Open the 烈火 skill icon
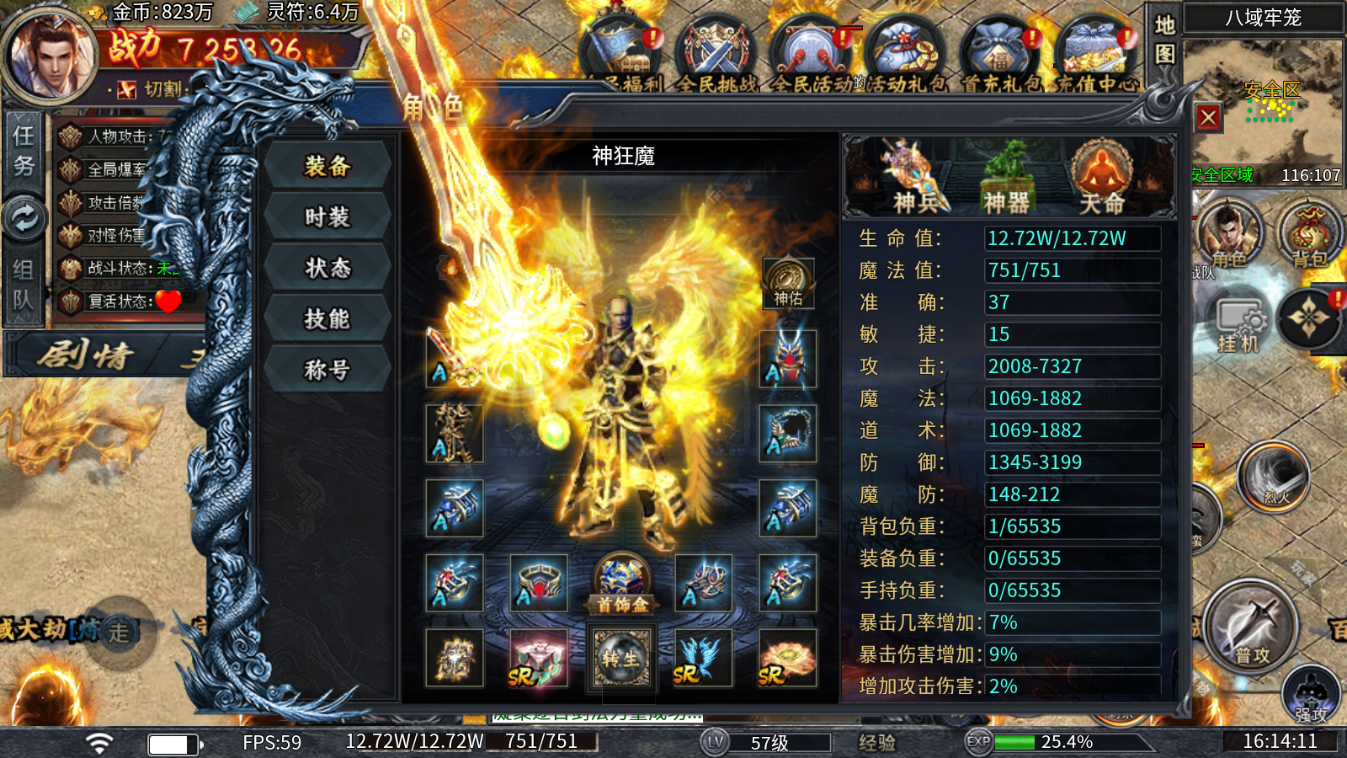This screenshot has height=758, width=1347. pyautogui.click(x=1273, y=478)
